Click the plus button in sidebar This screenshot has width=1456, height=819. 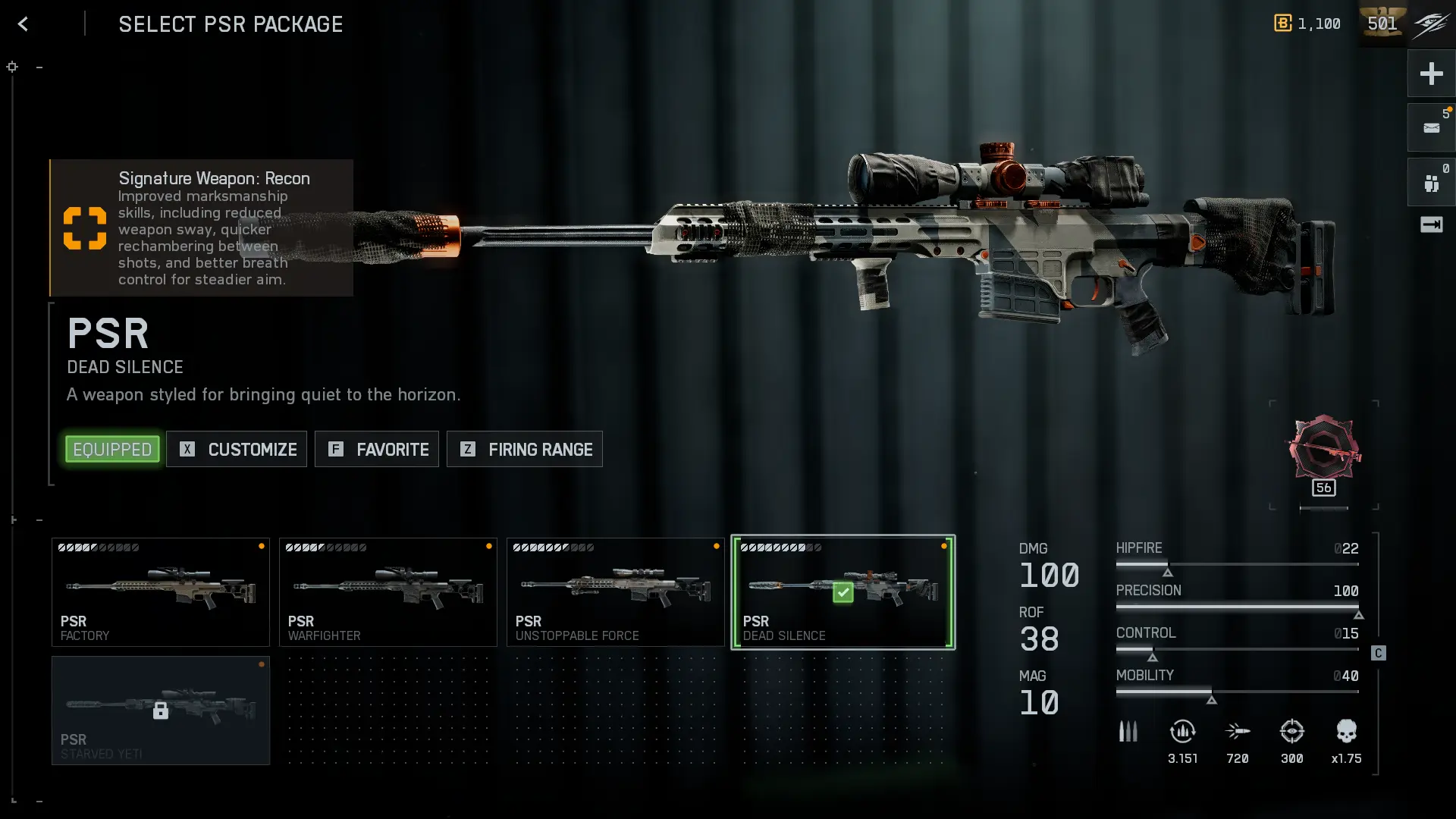coord(1431,74)
